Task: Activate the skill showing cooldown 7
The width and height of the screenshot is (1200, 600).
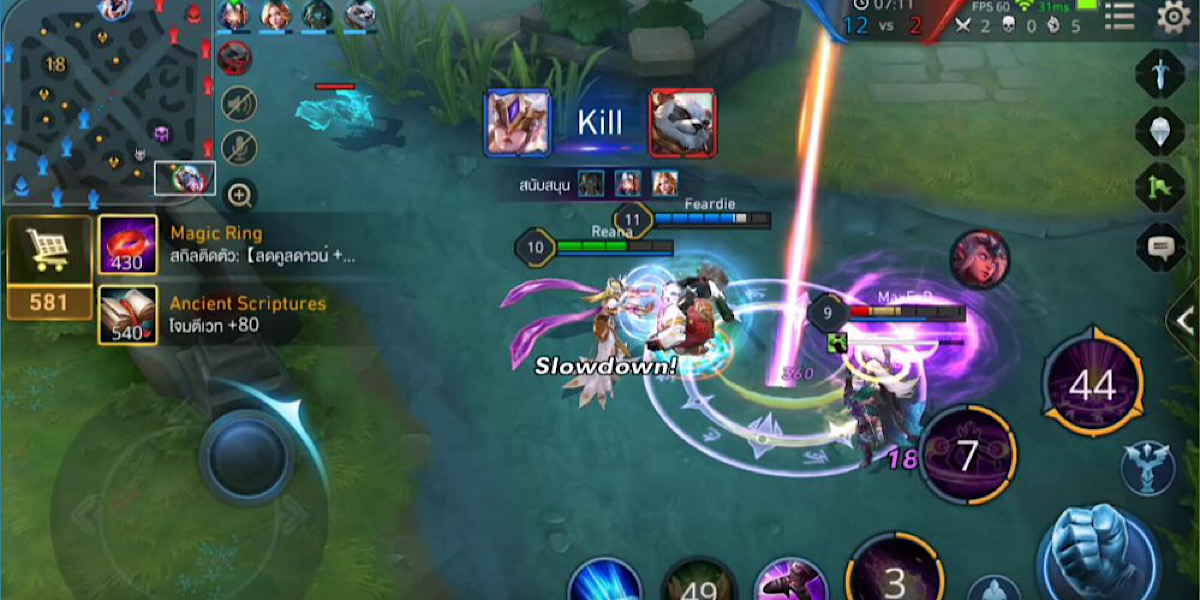Action: tap(967, 455)
